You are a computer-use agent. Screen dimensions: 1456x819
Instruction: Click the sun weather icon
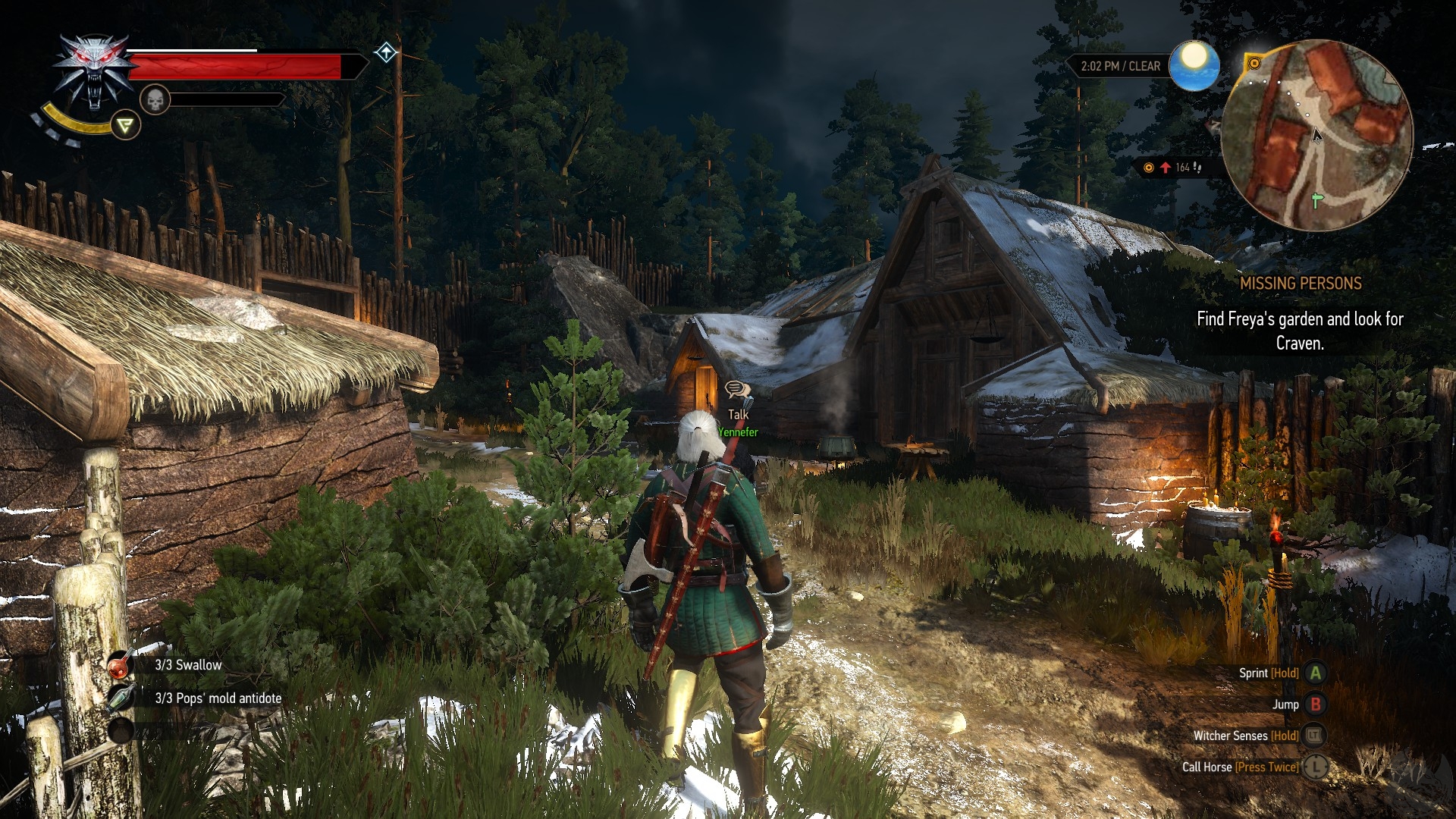point(1194,65)
